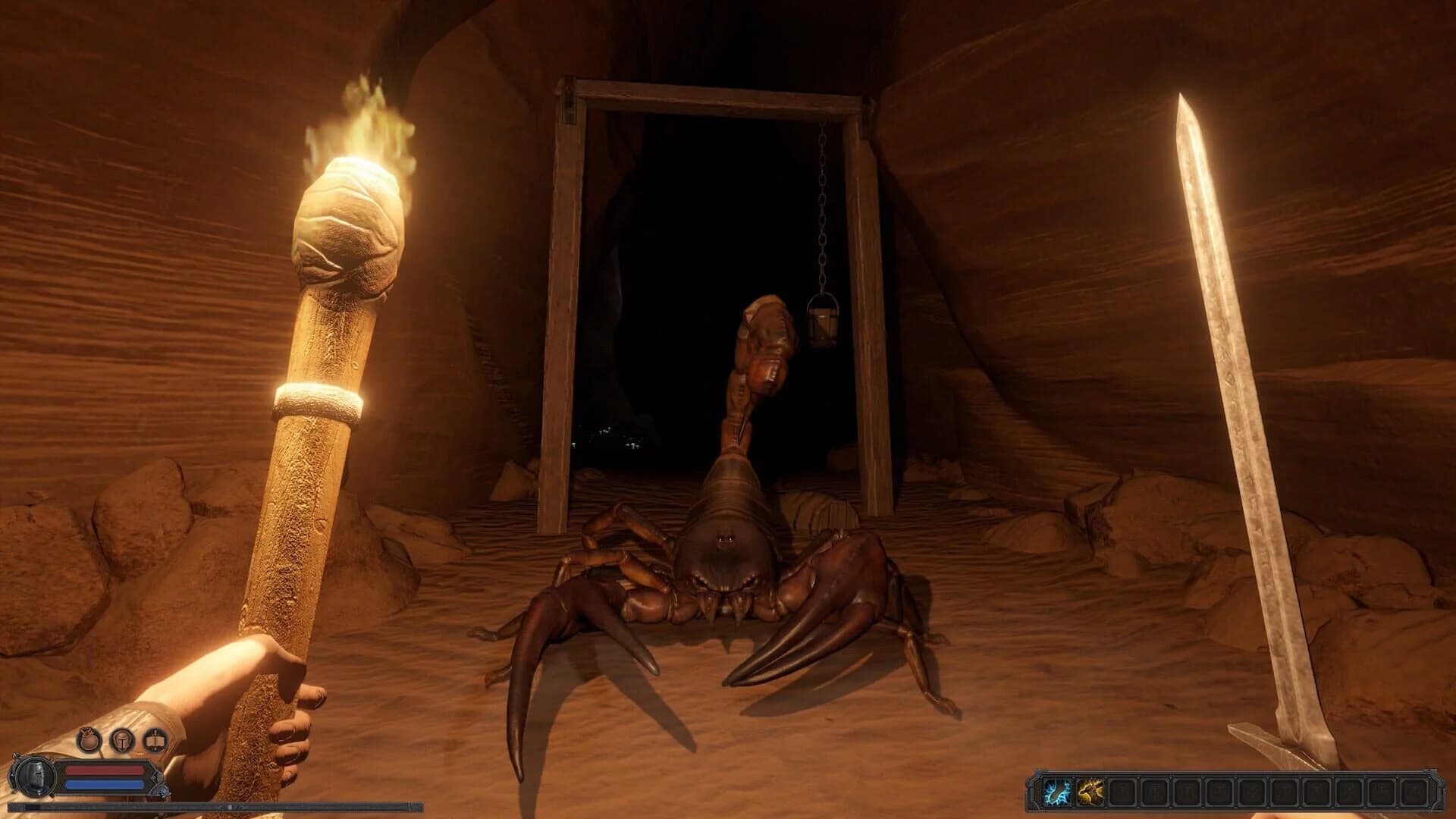This screenshot has width=1456, height=819.
Task: Select the golden spell in hotbar slot two
Action: click(x=1091, y=792)
